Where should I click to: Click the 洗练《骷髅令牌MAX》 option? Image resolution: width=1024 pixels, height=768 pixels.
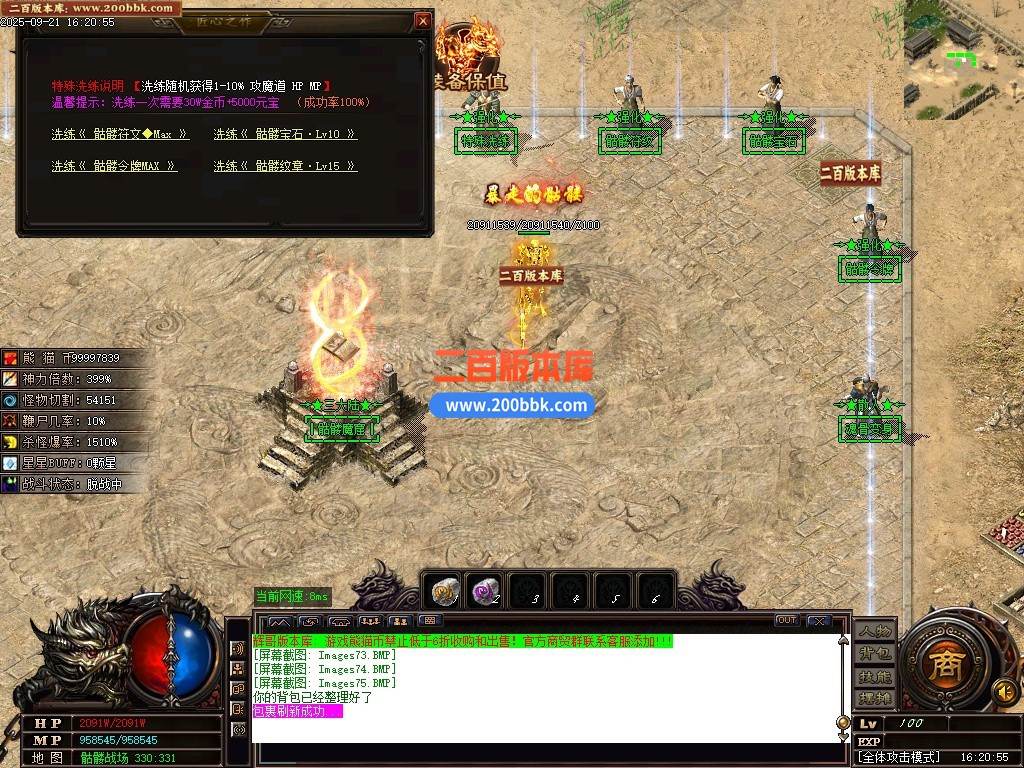point(114,166)
